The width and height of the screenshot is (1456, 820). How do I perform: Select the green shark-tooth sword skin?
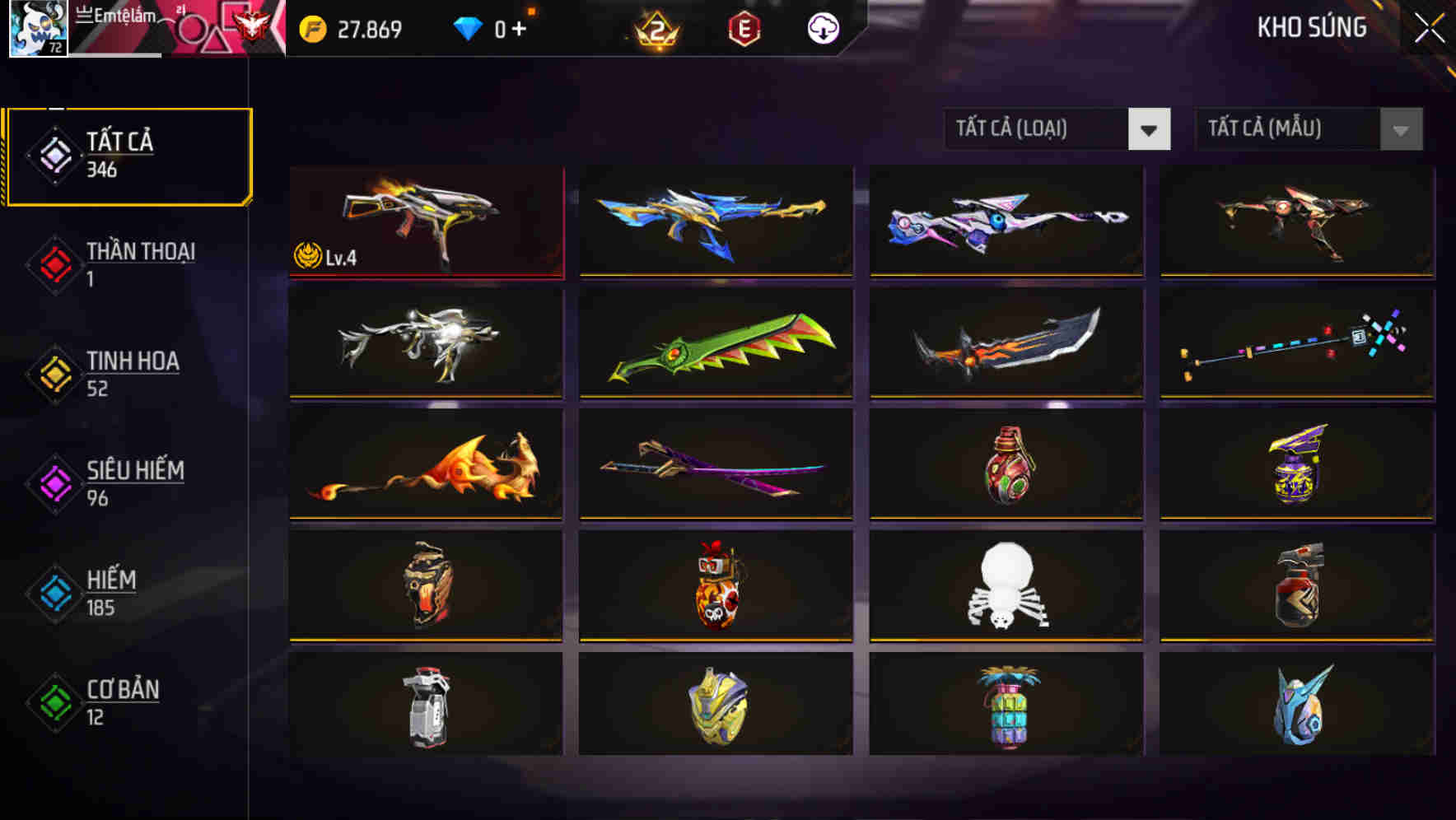pos(716,343)
